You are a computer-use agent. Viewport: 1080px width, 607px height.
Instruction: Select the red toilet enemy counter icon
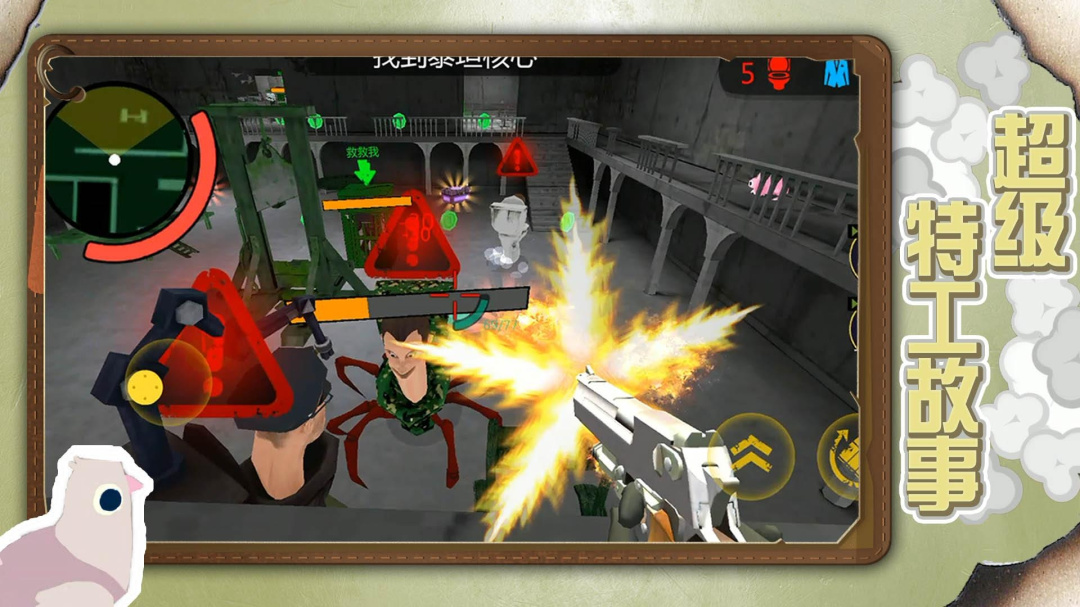point(779,73)
